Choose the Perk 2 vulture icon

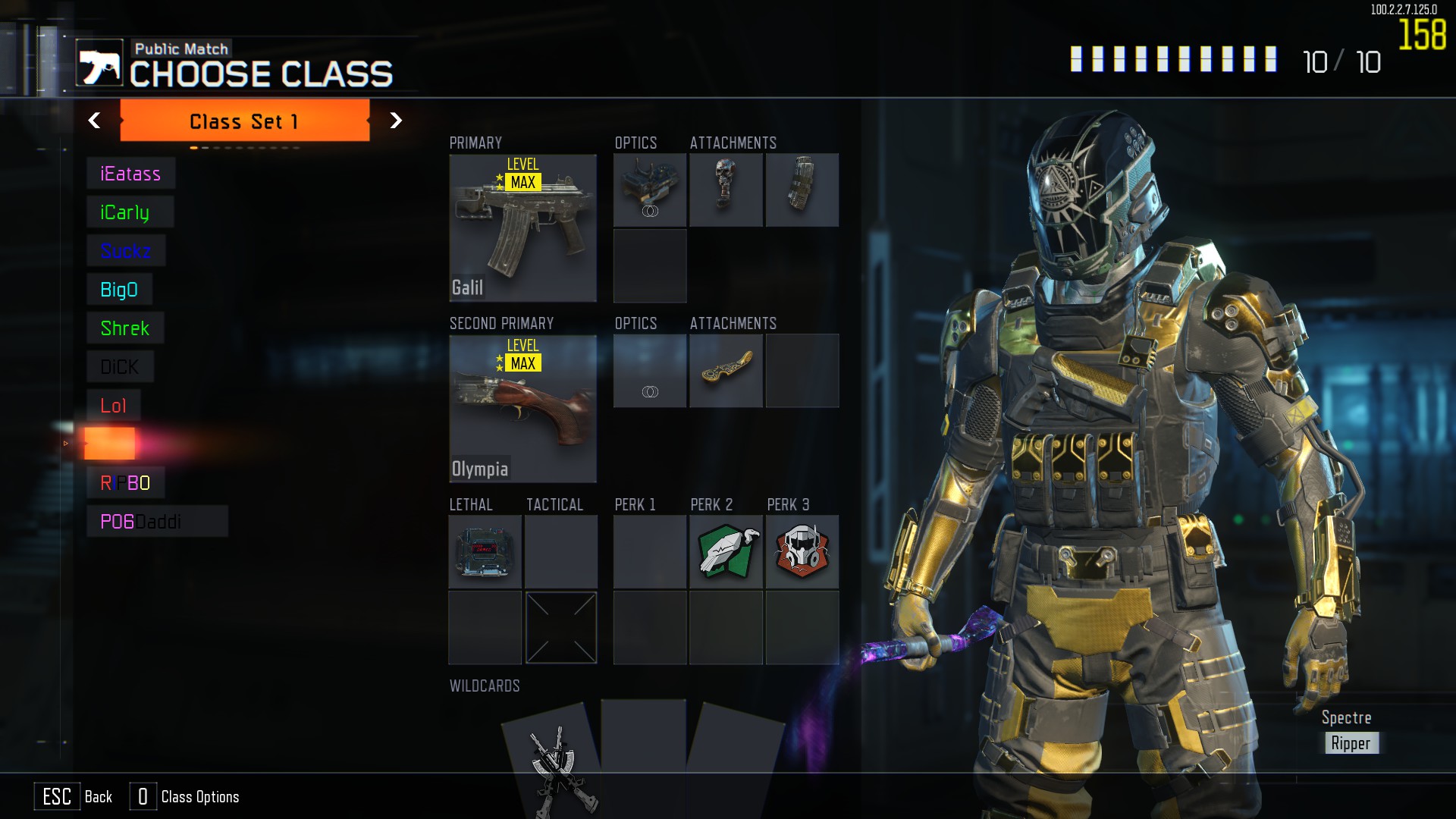(x=726, y=552)
